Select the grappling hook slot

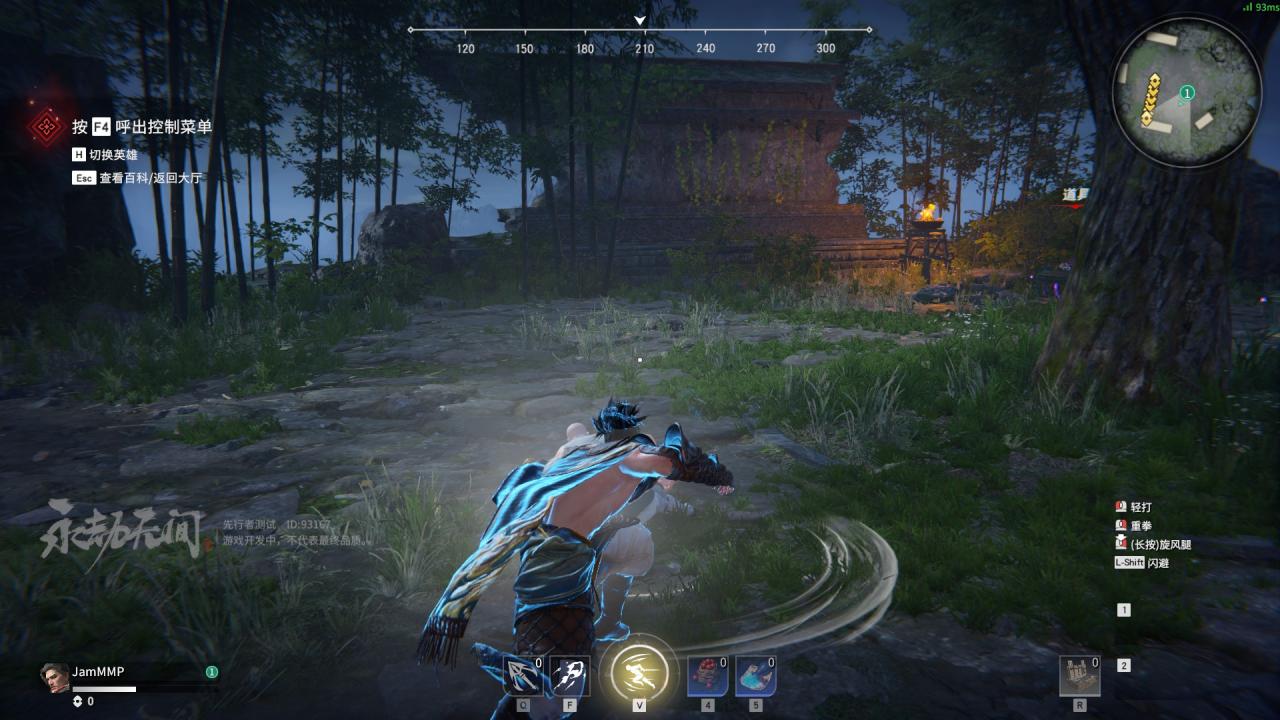(x=522, y=676)
